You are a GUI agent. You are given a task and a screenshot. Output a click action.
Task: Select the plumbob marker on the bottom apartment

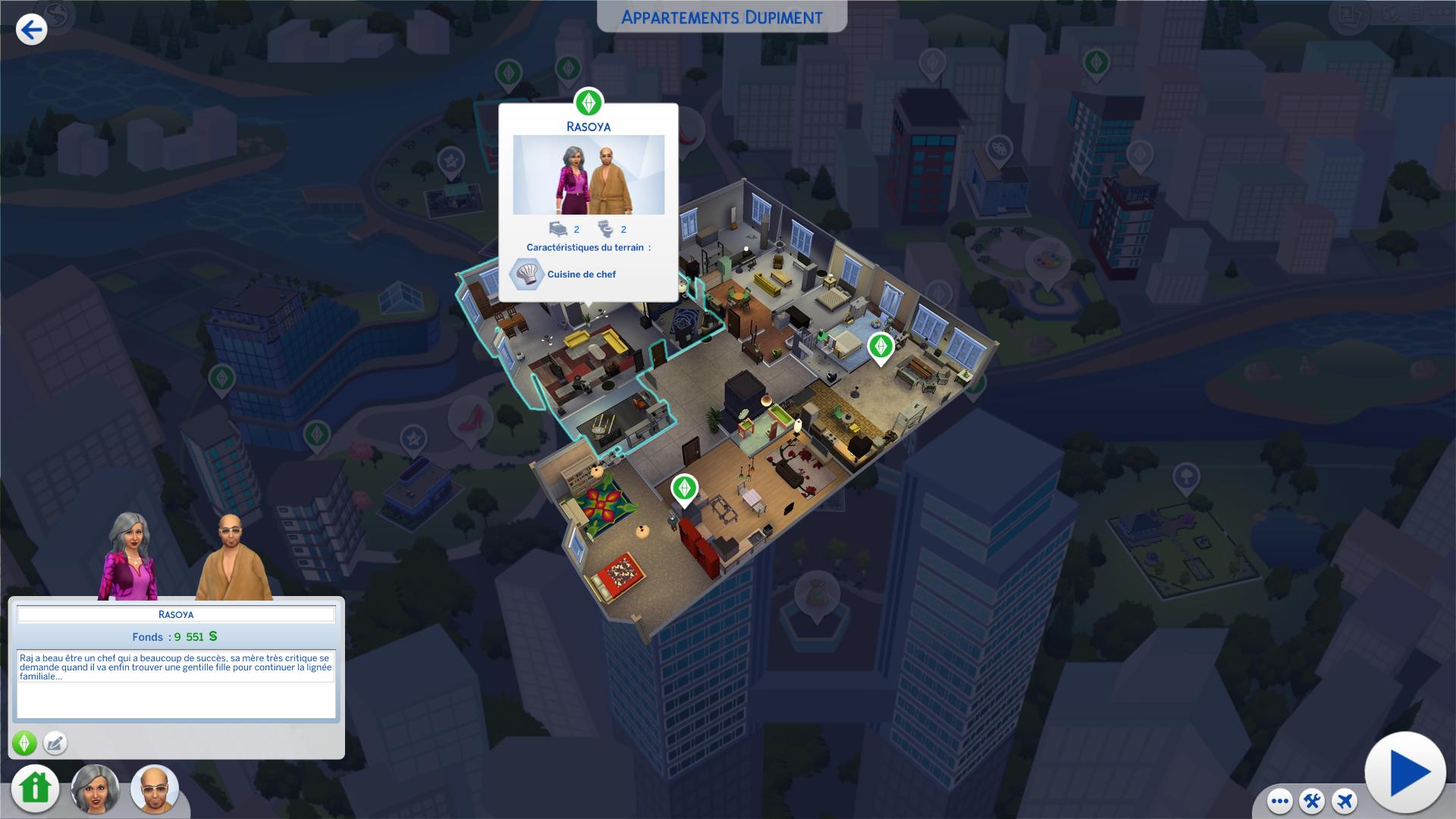coord(684,488)
